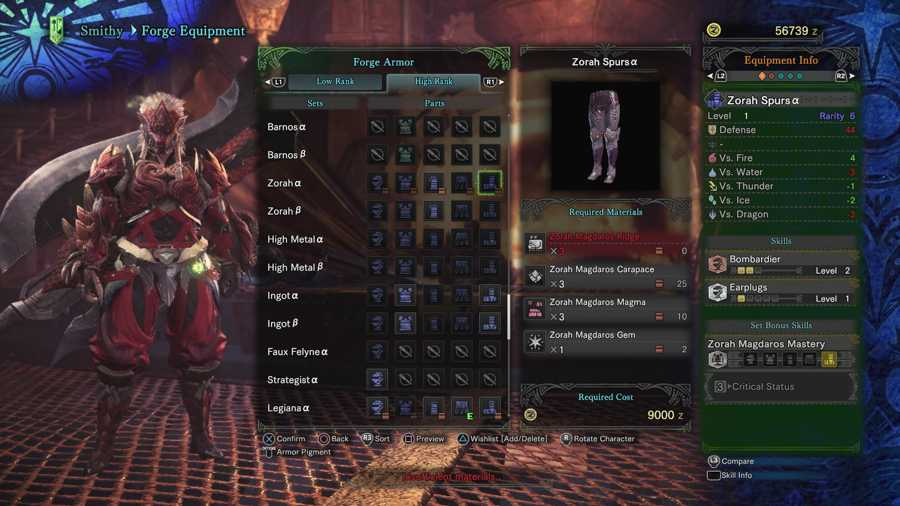900x506 pixels.
Task: Choose the Zorah Magdaros Gem material
Action: (x=607, y=342)
